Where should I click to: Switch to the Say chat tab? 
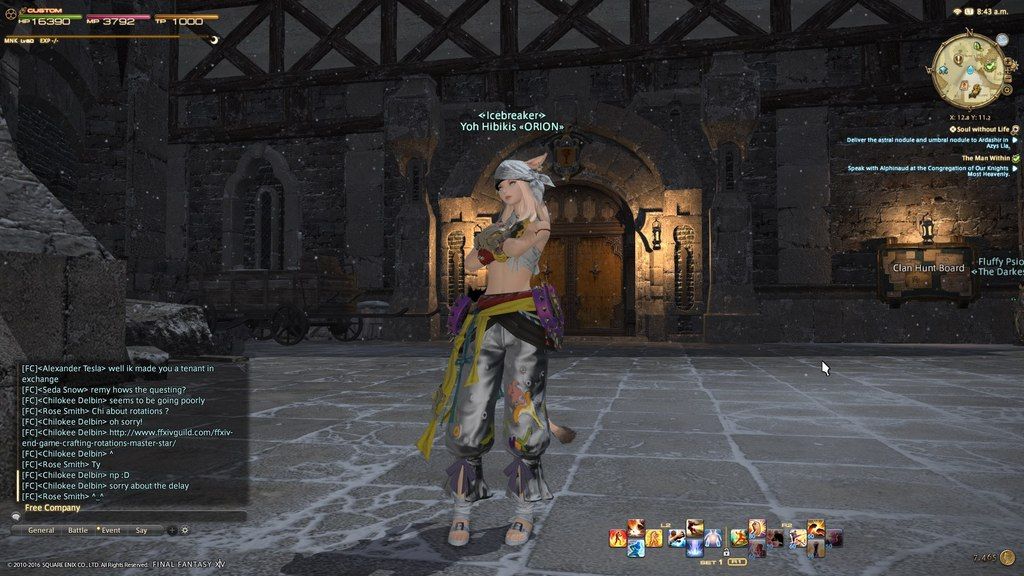tap(141, 530)
